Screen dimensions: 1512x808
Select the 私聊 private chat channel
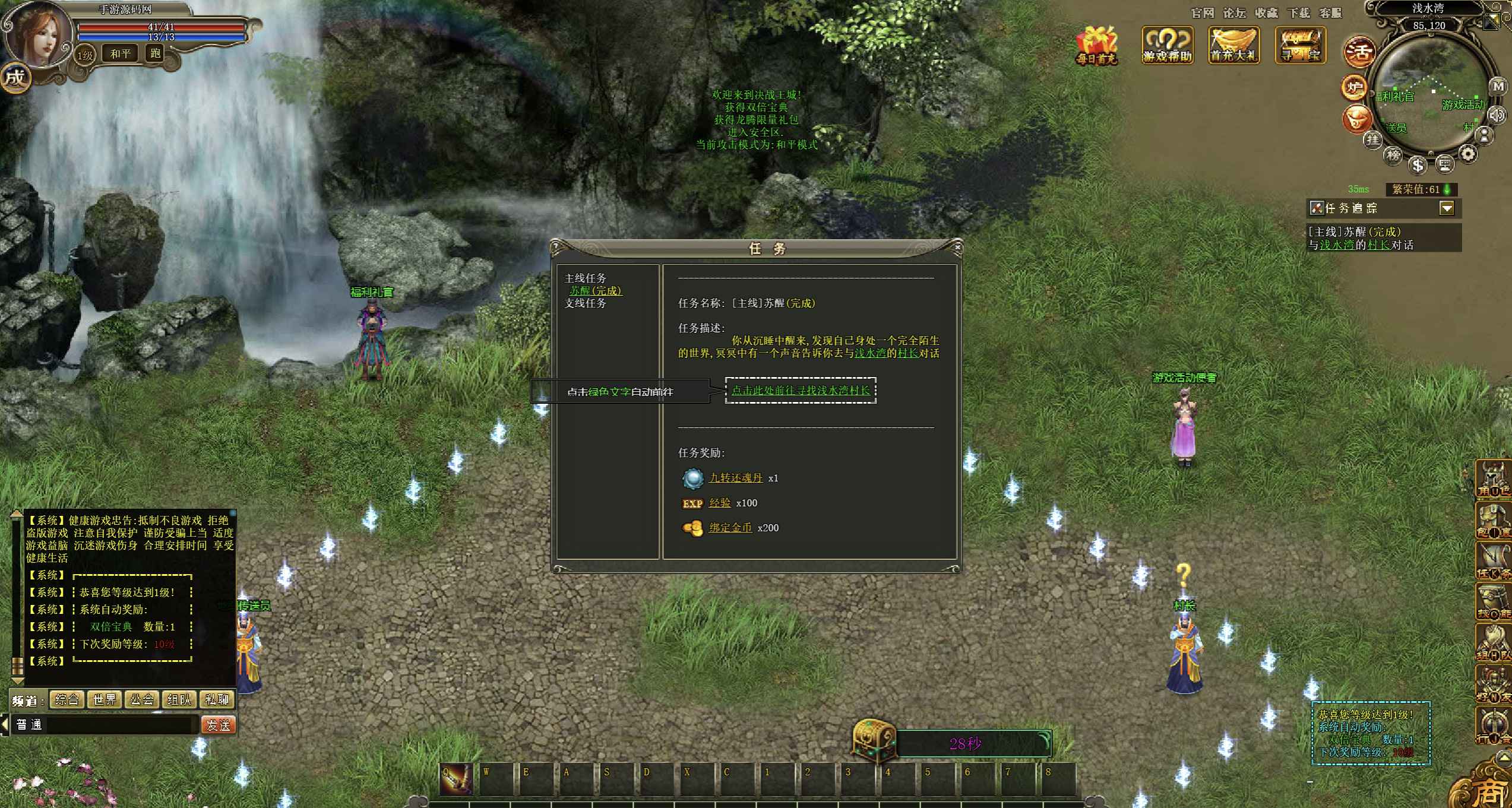point(217,700)
